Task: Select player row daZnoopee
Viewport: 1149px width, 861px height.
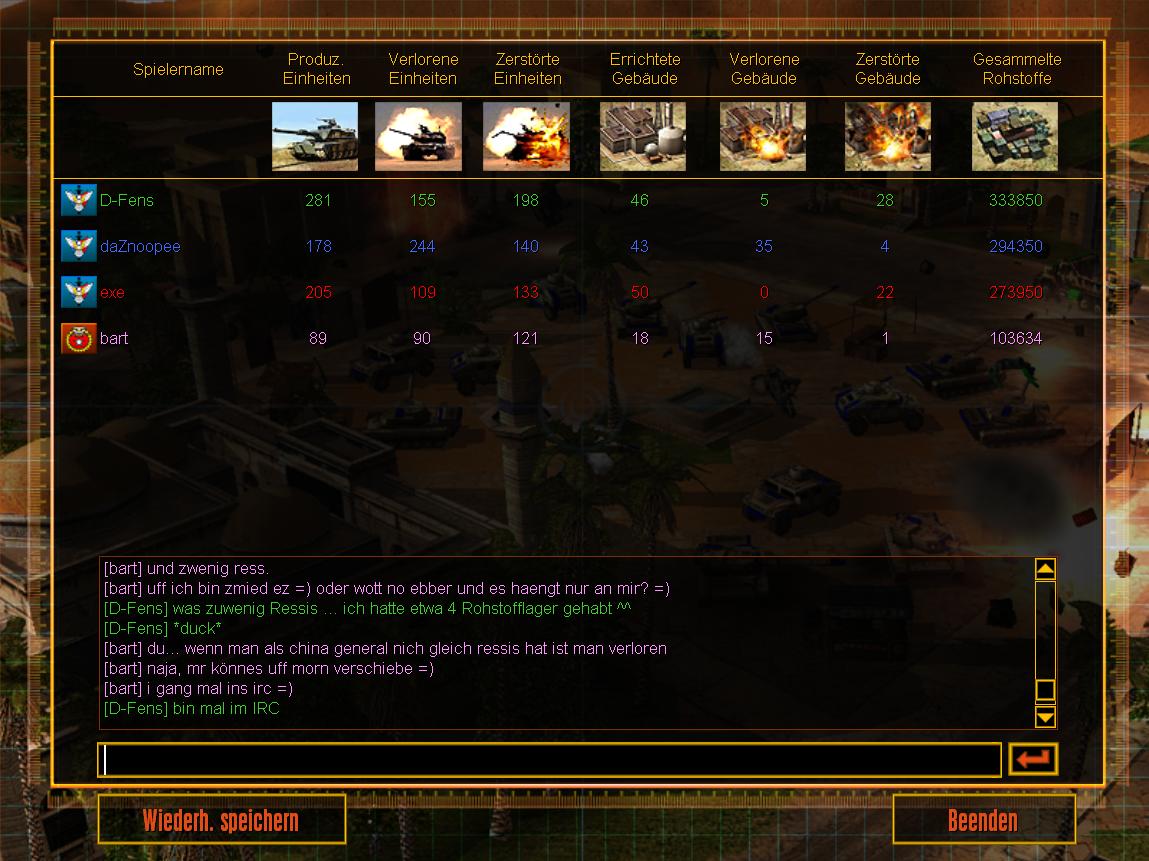Action: click(140, 246)
